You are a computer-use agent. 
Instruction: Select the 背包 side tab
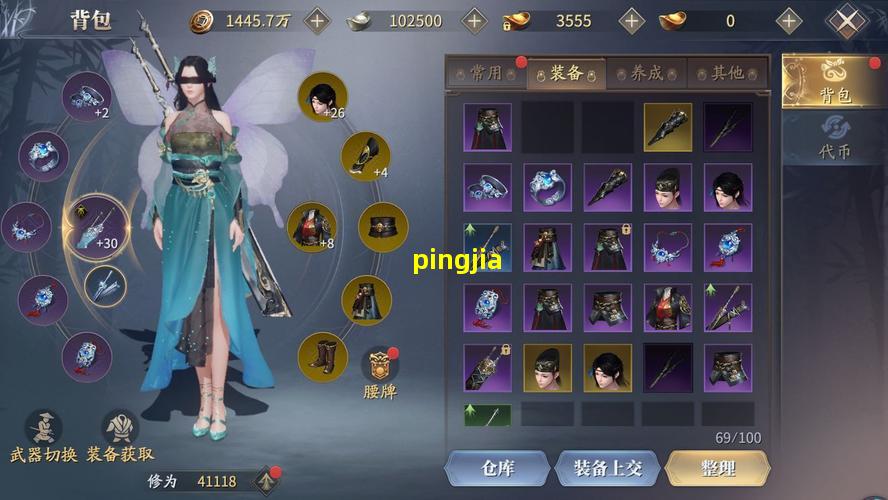(x=835, y=82)
